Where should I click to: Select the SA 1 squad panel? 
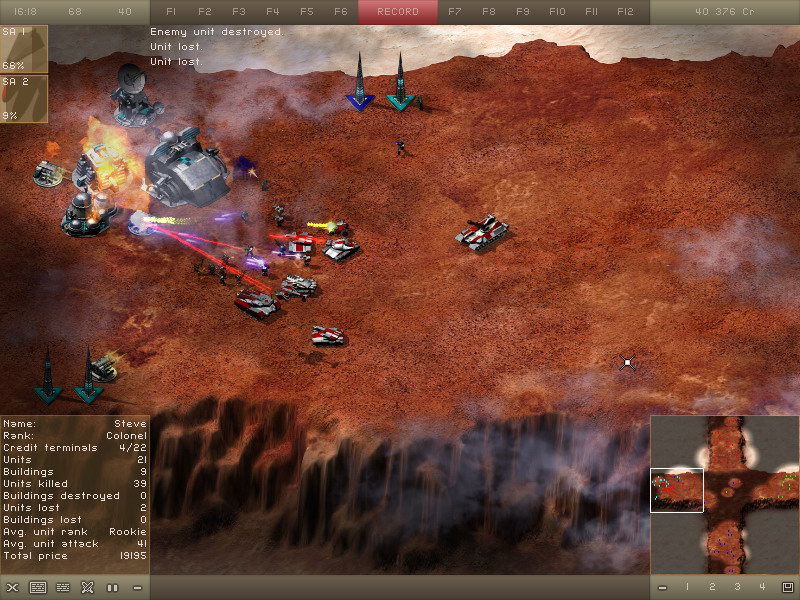coord(24,49)
